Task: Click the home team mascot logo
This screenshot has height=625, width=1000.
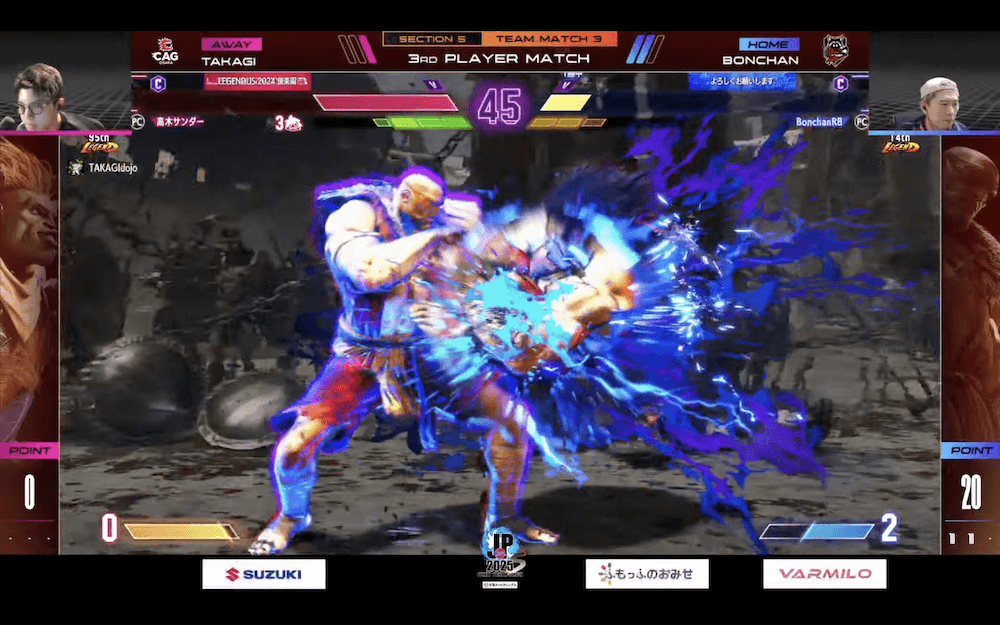Action: (835, 50)
